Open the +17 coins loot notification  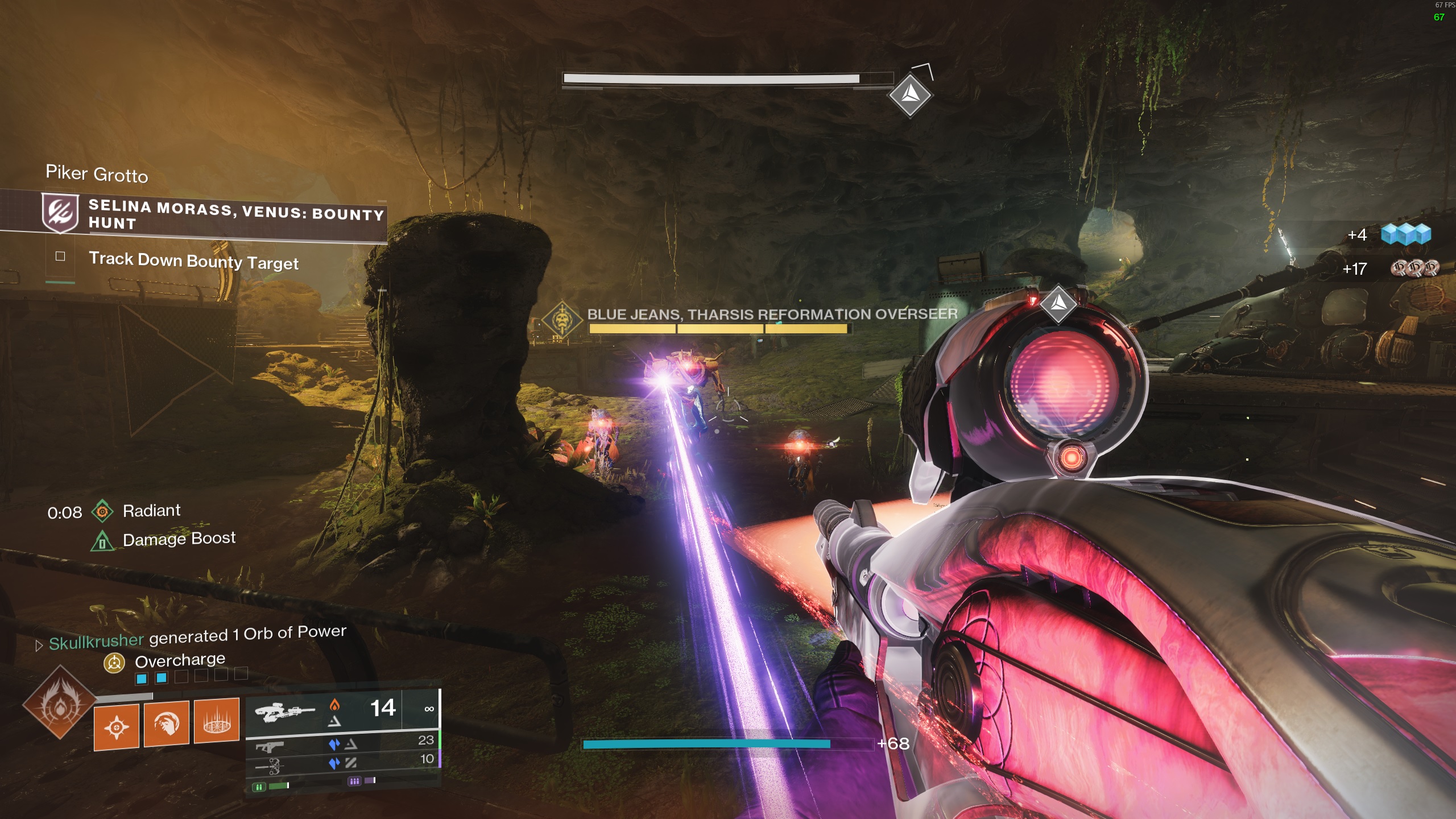pos(1414,268)
